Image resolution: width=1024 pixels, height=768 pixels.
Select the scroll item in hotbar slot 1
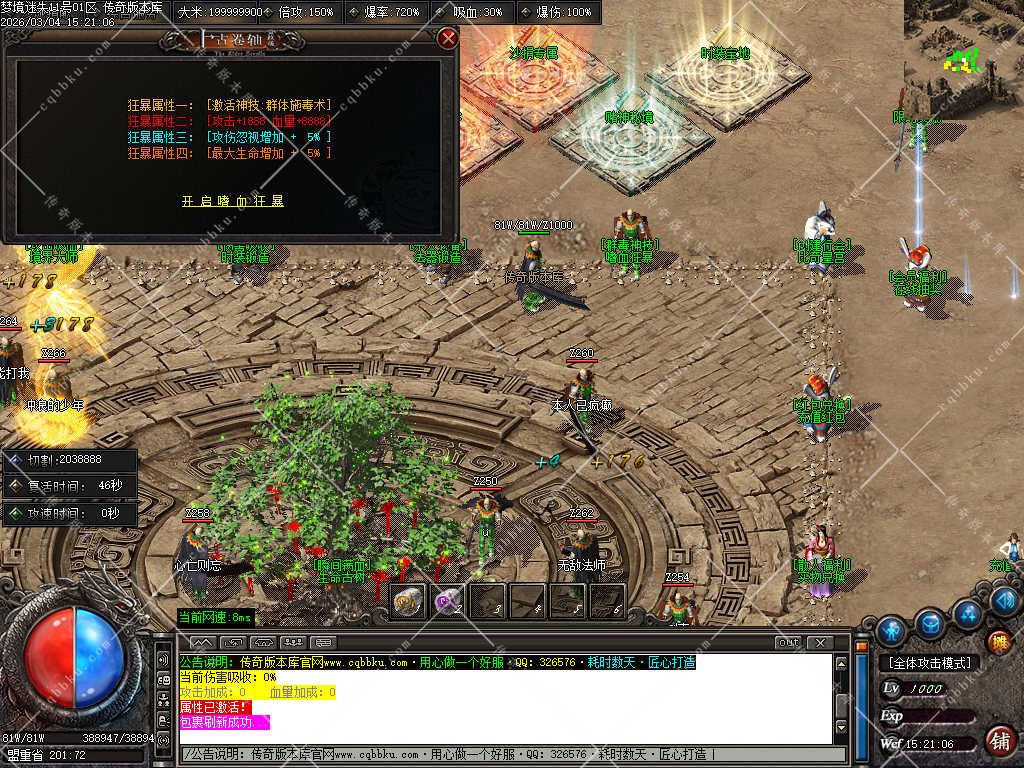click(407, 601)
